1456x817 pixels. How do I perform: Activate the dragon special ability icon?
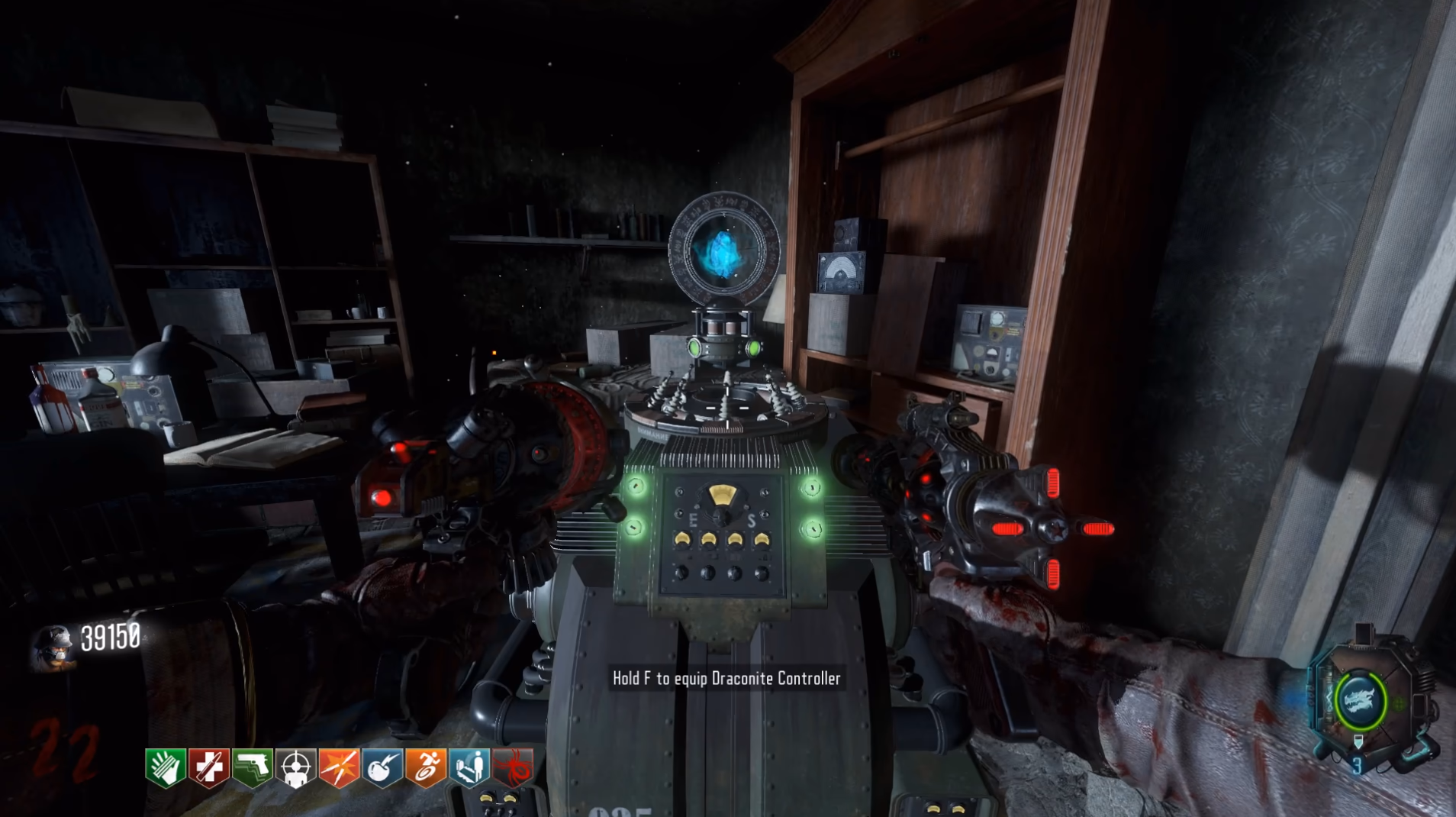coord(1359,700)
